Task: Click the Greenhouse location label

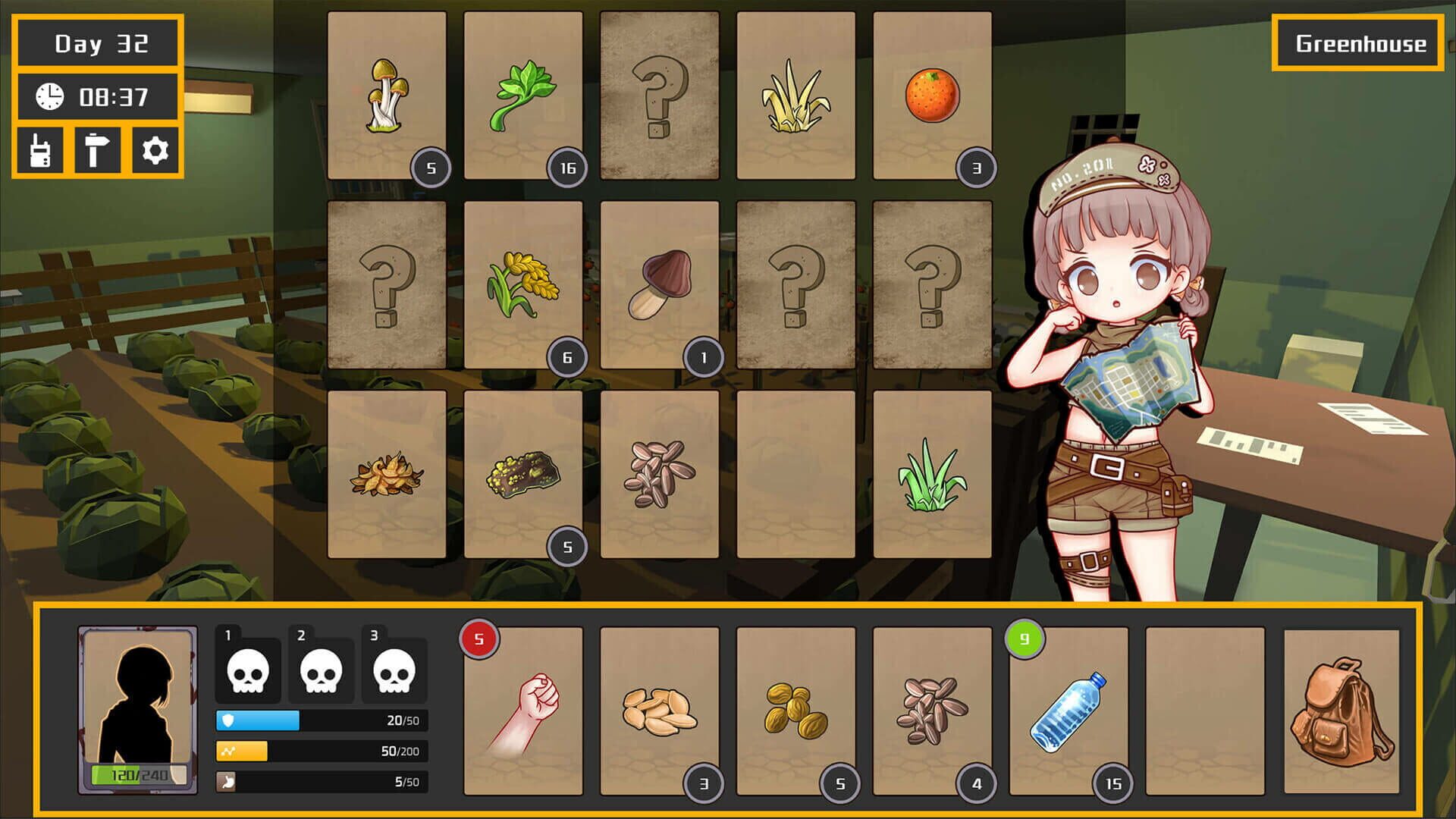Action: pos(1357,43)
